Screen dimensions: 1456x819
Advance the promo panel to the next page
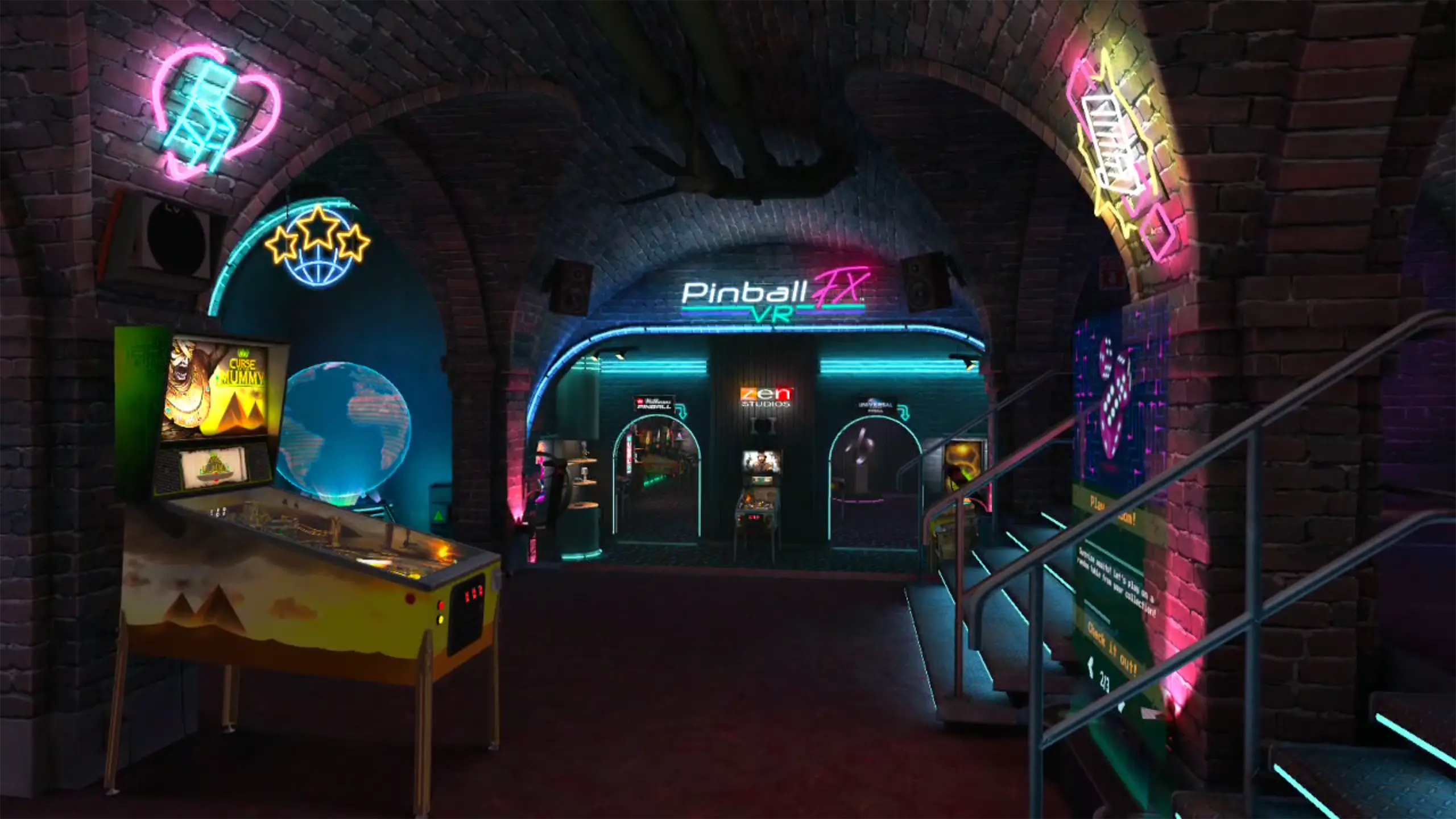[1122, 706]
